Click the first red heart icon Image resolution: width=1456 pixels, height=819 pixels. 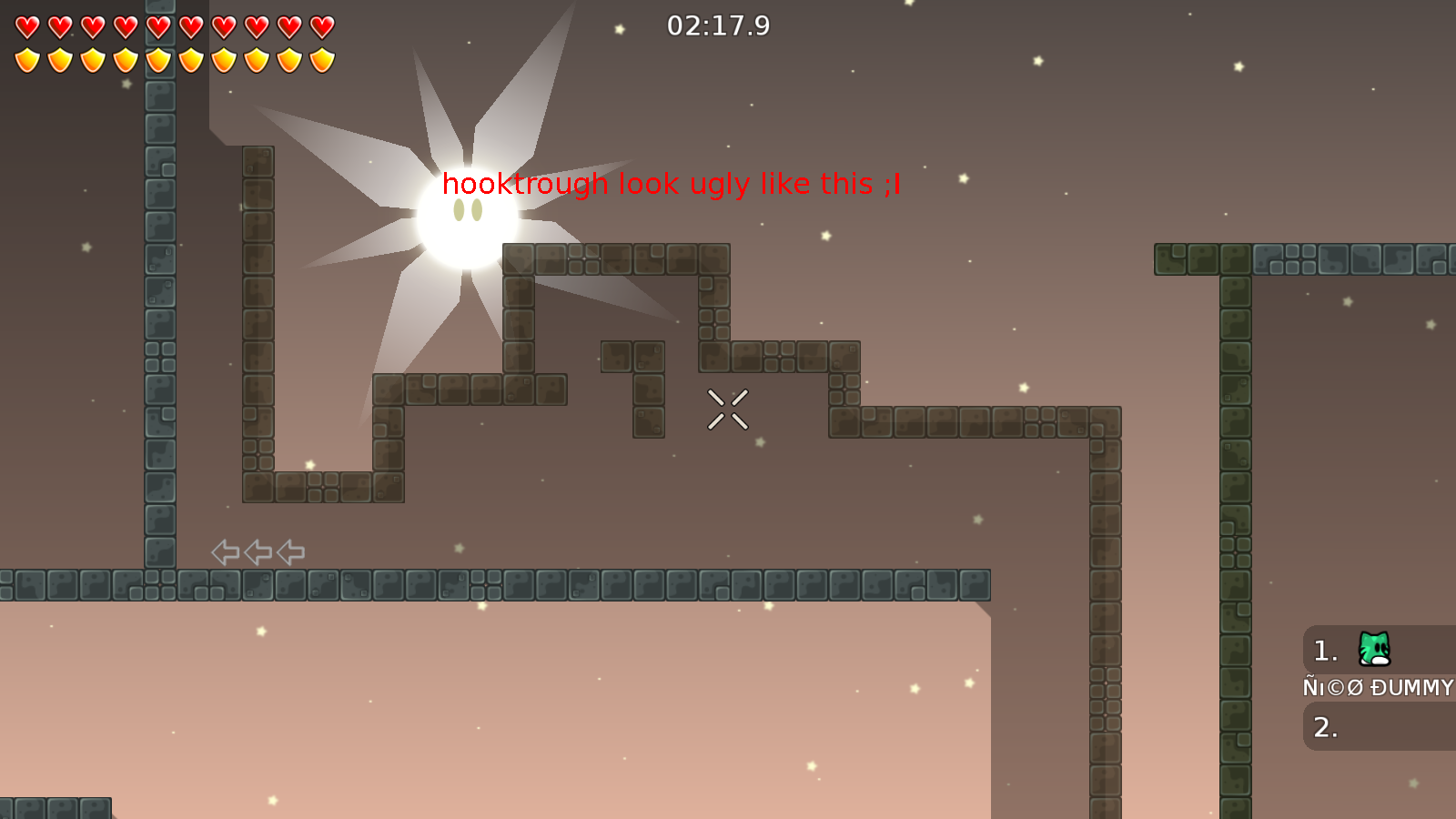[26, 25]
